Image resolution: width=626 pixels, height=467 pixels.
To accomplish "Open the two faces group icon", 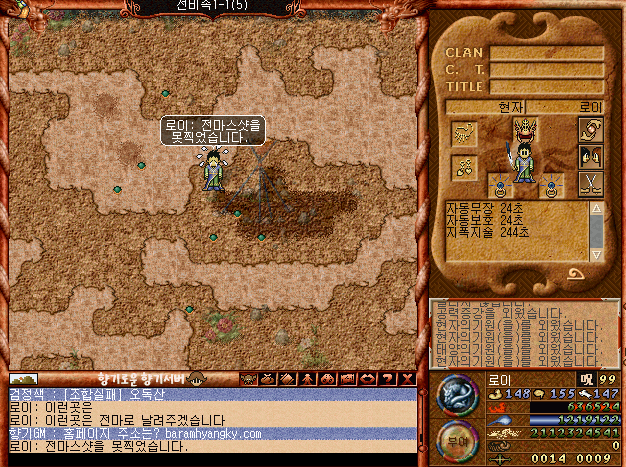I will [590, 157].
